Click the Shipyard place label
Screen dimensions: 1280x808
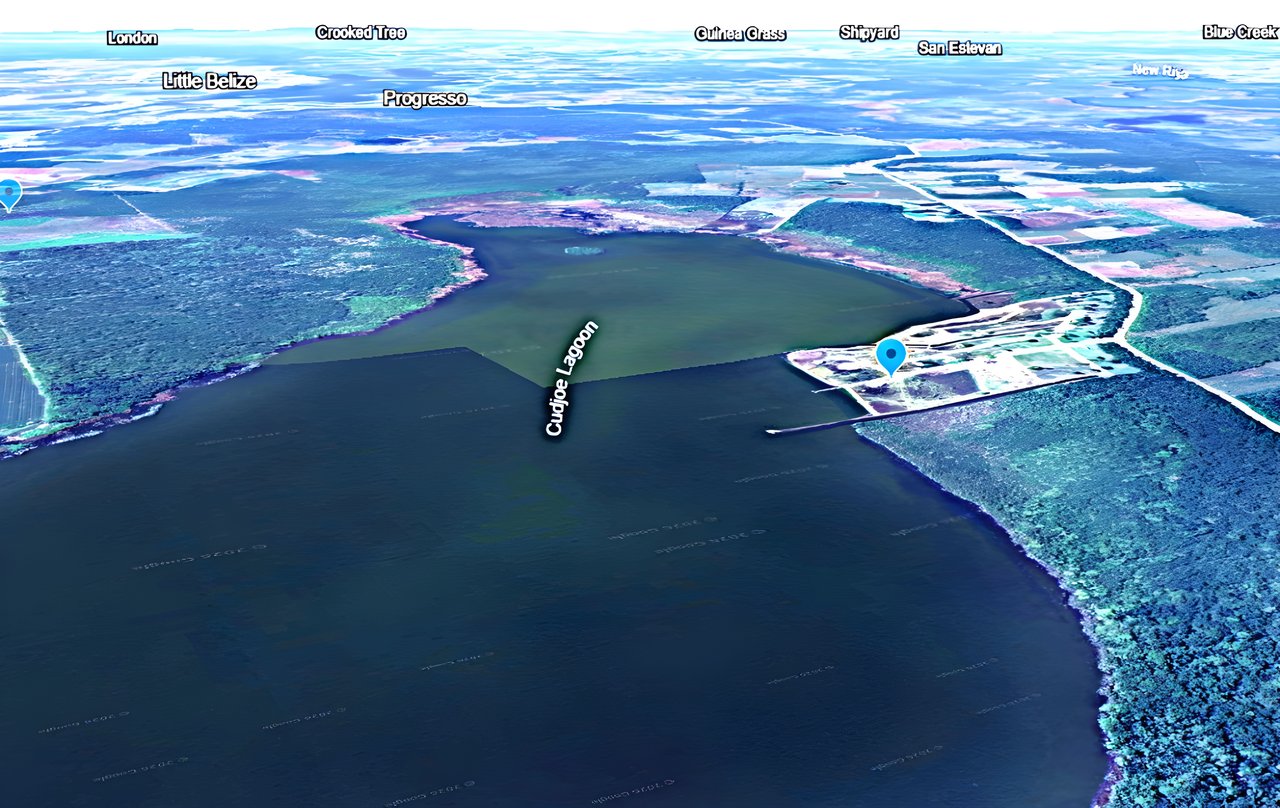pos(869,32)
